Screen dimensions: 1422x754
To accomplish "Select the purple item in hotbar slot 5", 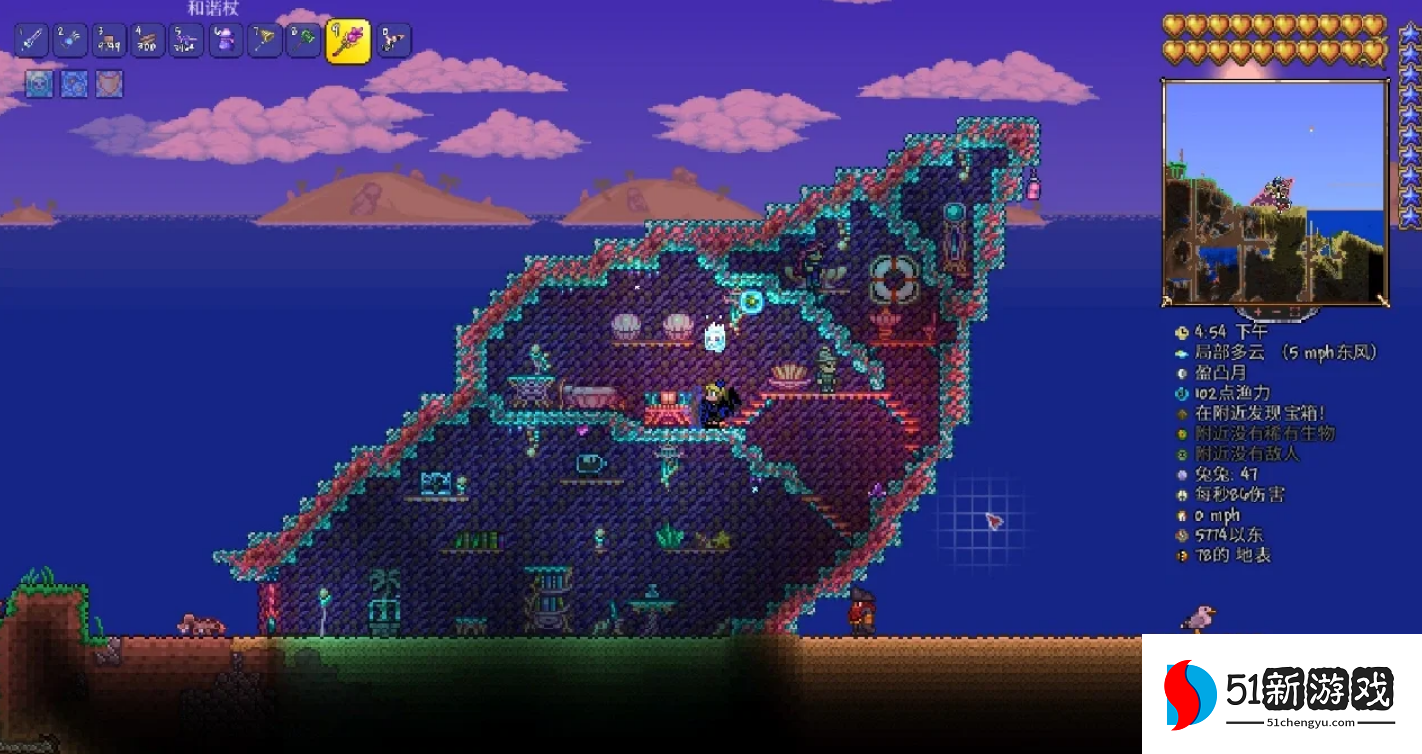I will 187,40.
